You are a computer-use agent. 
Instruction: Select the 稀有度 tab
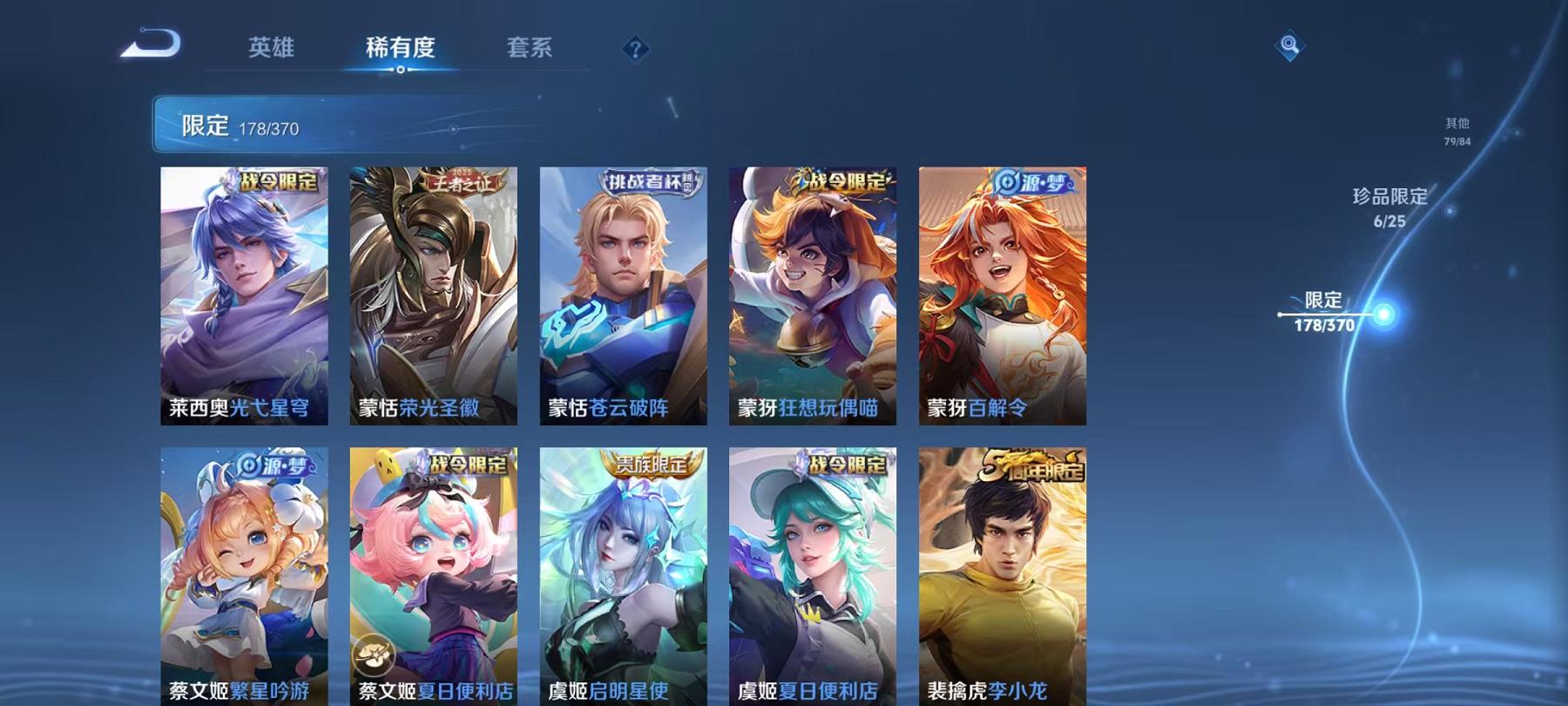click(x=401, y=50)
